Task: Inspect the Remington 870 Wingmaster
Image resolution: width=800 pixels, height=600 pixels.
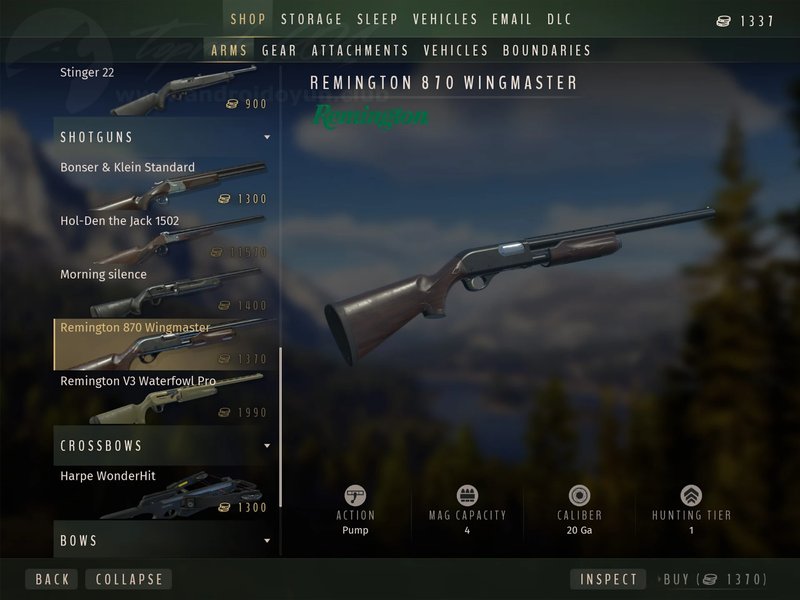Action: tap(608, 579)
